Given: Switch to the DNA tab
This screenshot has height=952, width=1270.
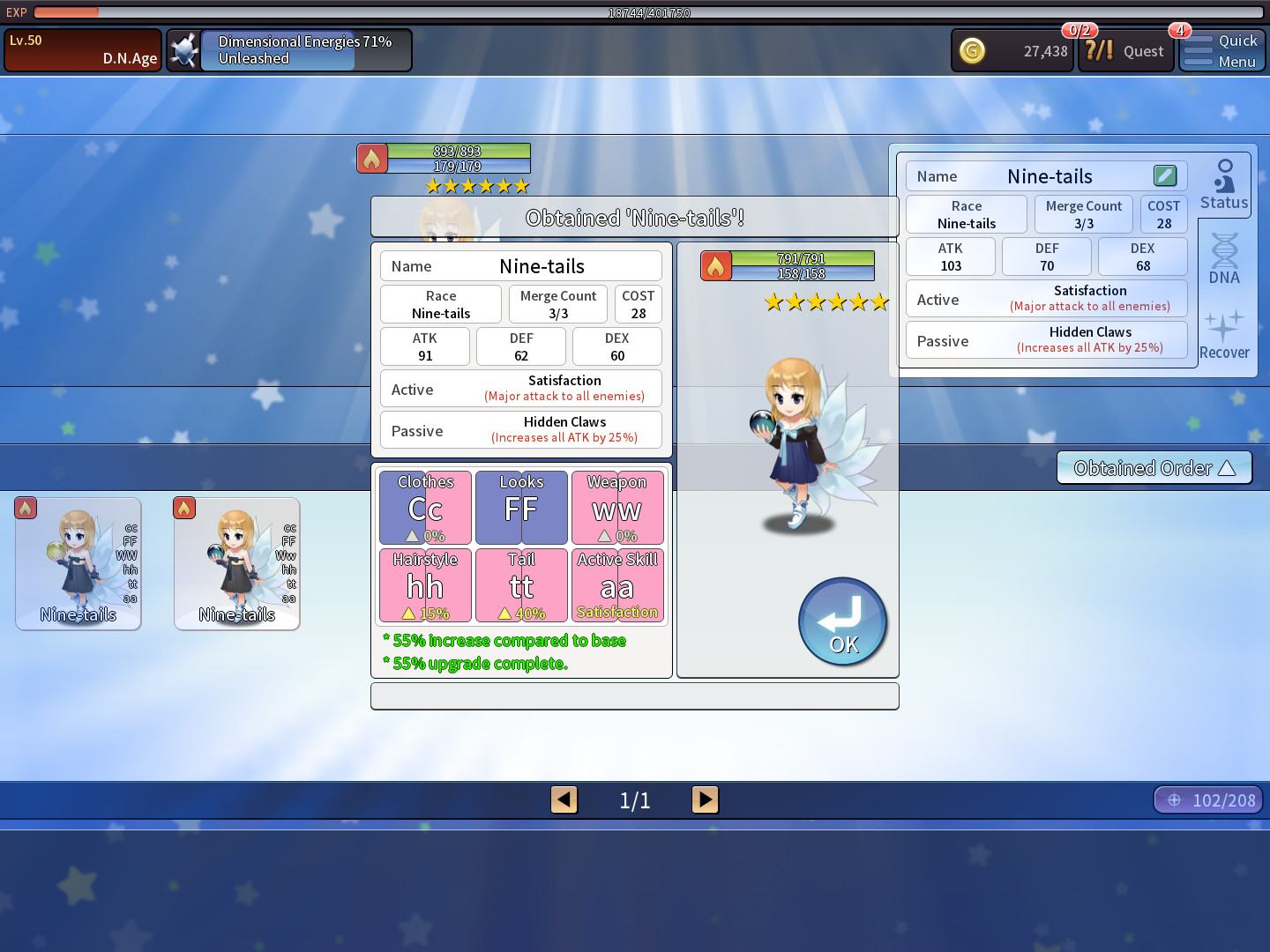Looking at the screenshot, I should (x=1224, y=258).
